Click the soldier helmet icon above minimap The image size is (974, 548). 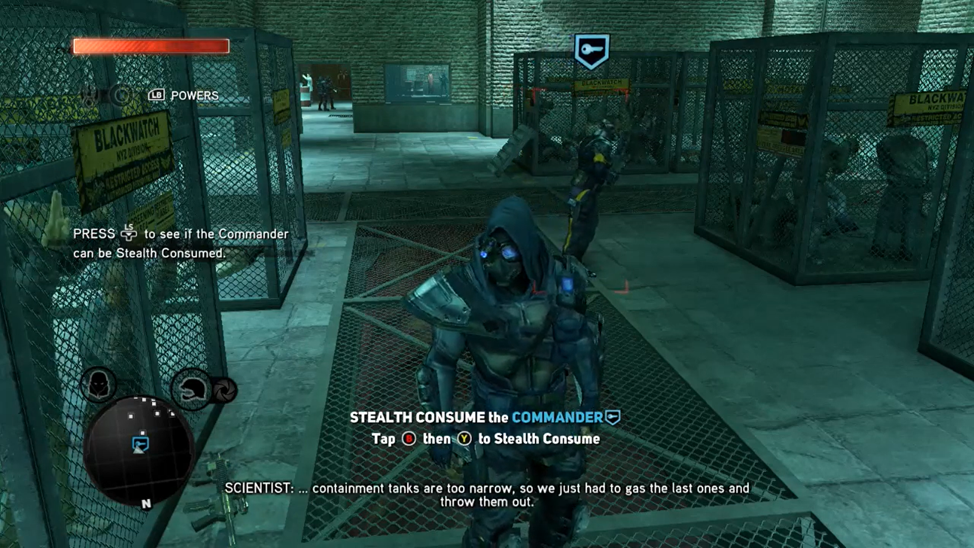(x=193, y=388)
